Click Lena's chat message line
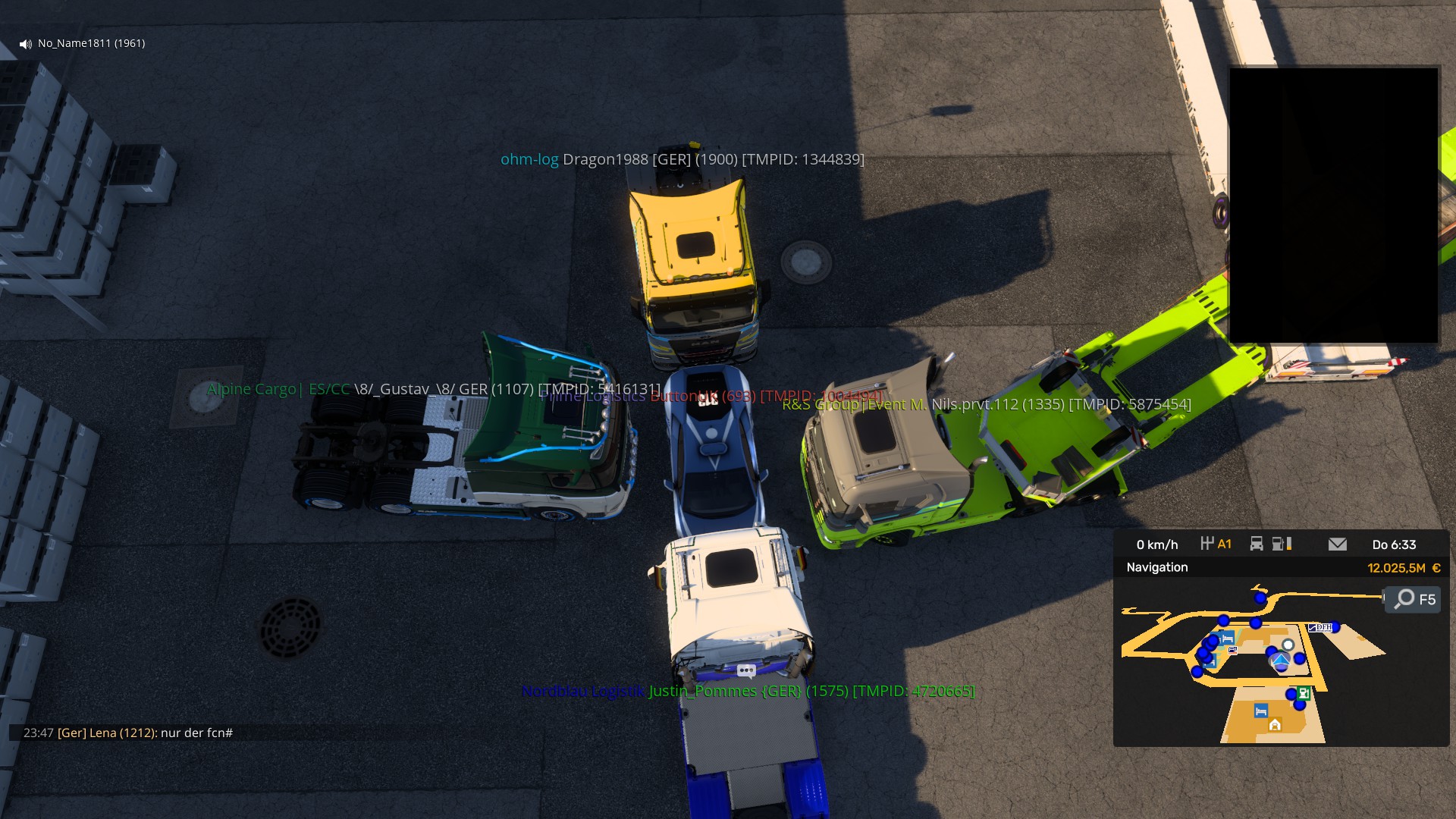This screenshot has height=819, width=1456. [128, 733]
